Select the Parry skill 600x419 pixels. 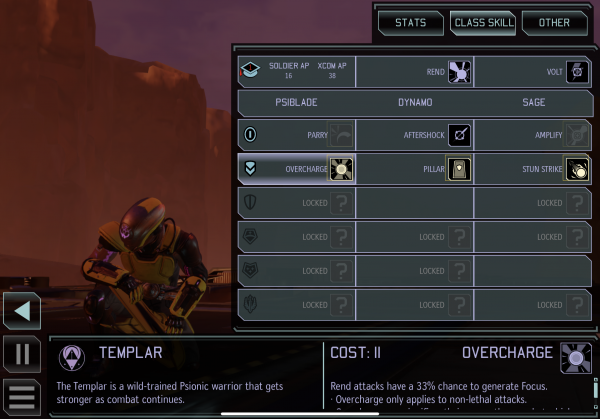coord(296,135)
